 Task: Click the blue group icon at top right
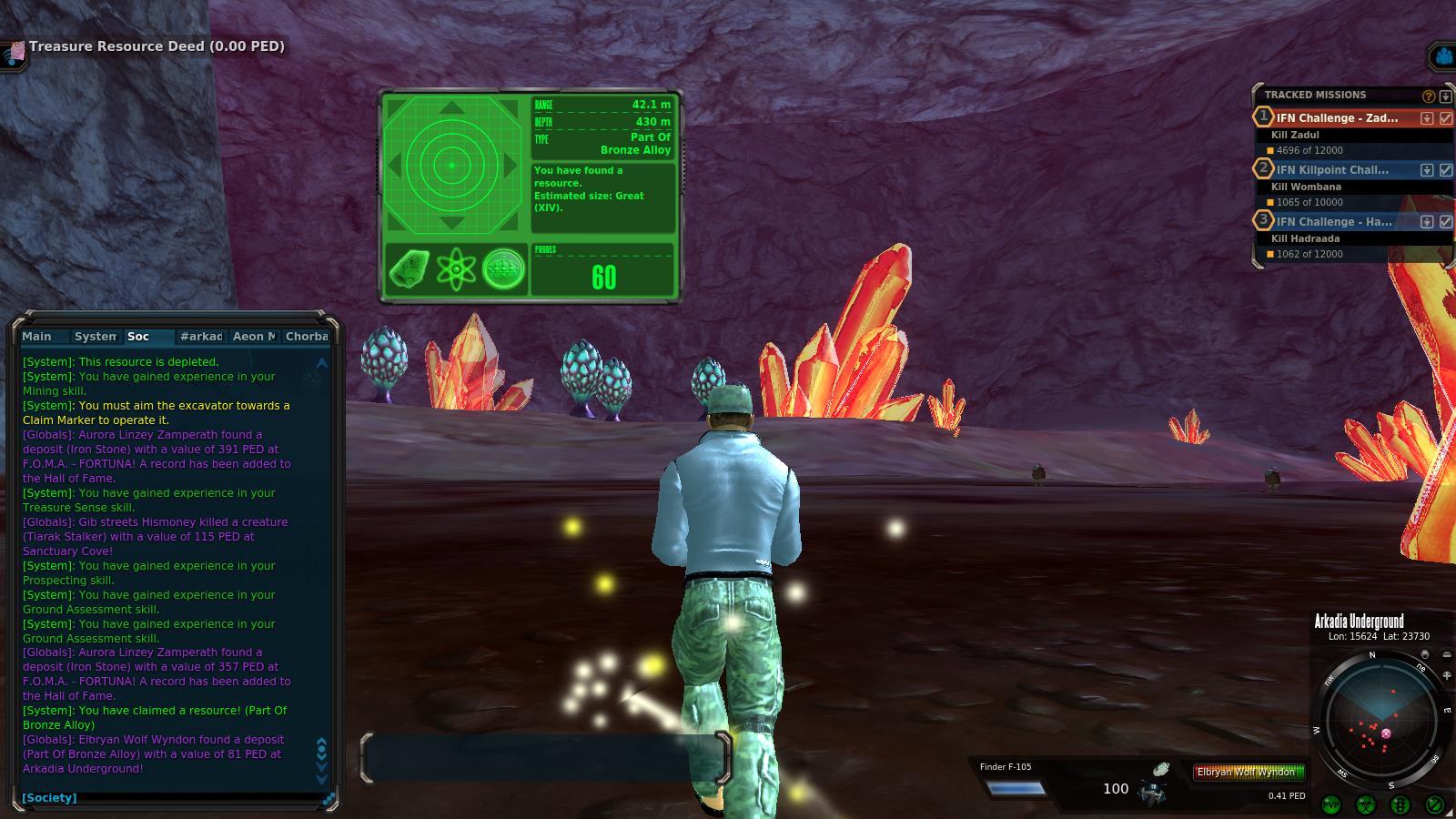click(x=1443, y=57)
